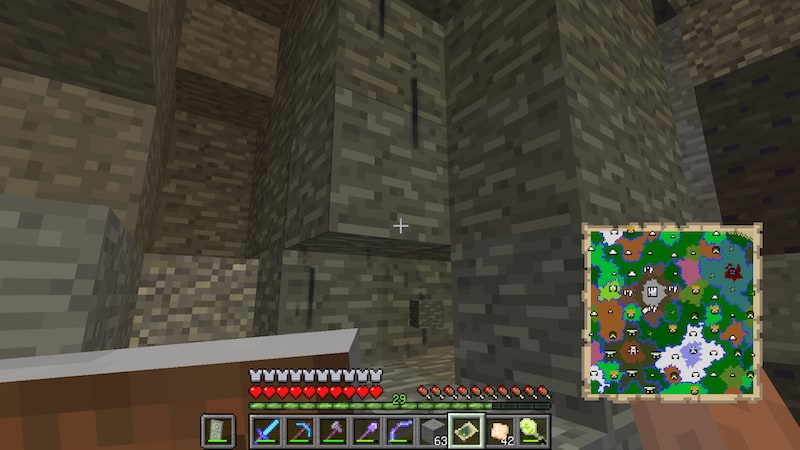This screenshot has height=450, width=800.
Task: Pick the food stack of 42
Action: click(x=498, y=431)
